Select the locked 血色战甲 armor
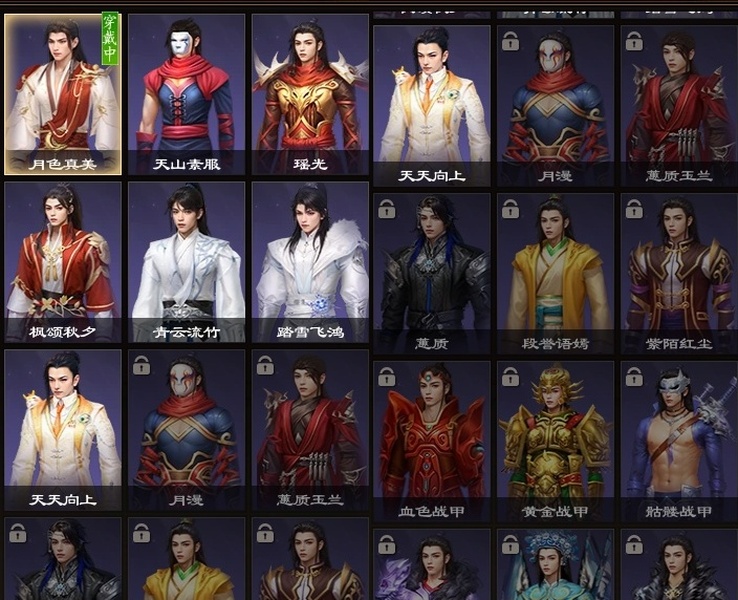738x600 pixels. click(432, 441)
